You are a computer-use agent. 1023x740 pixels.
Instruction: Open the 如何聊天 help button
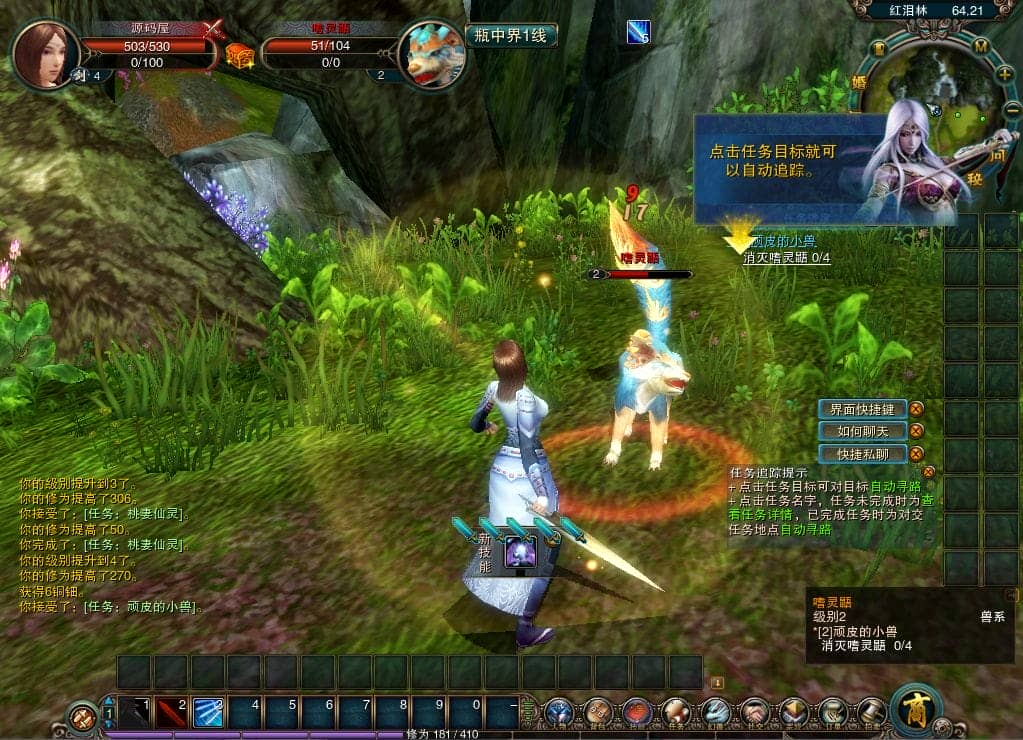(862, 431)
